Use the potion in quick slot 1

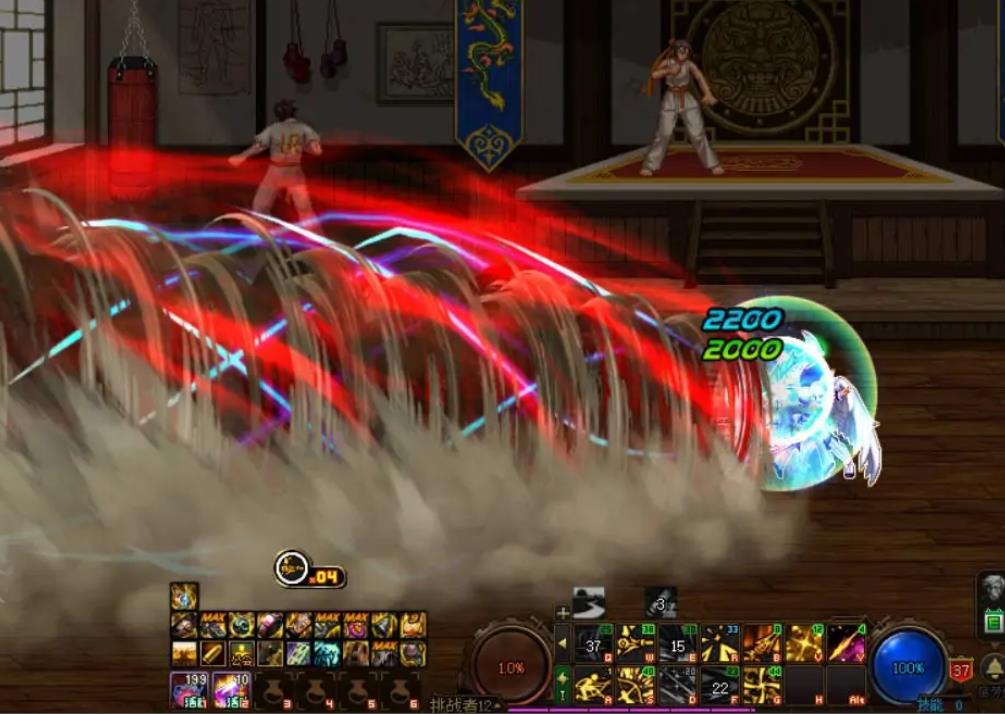click(188, 689)
